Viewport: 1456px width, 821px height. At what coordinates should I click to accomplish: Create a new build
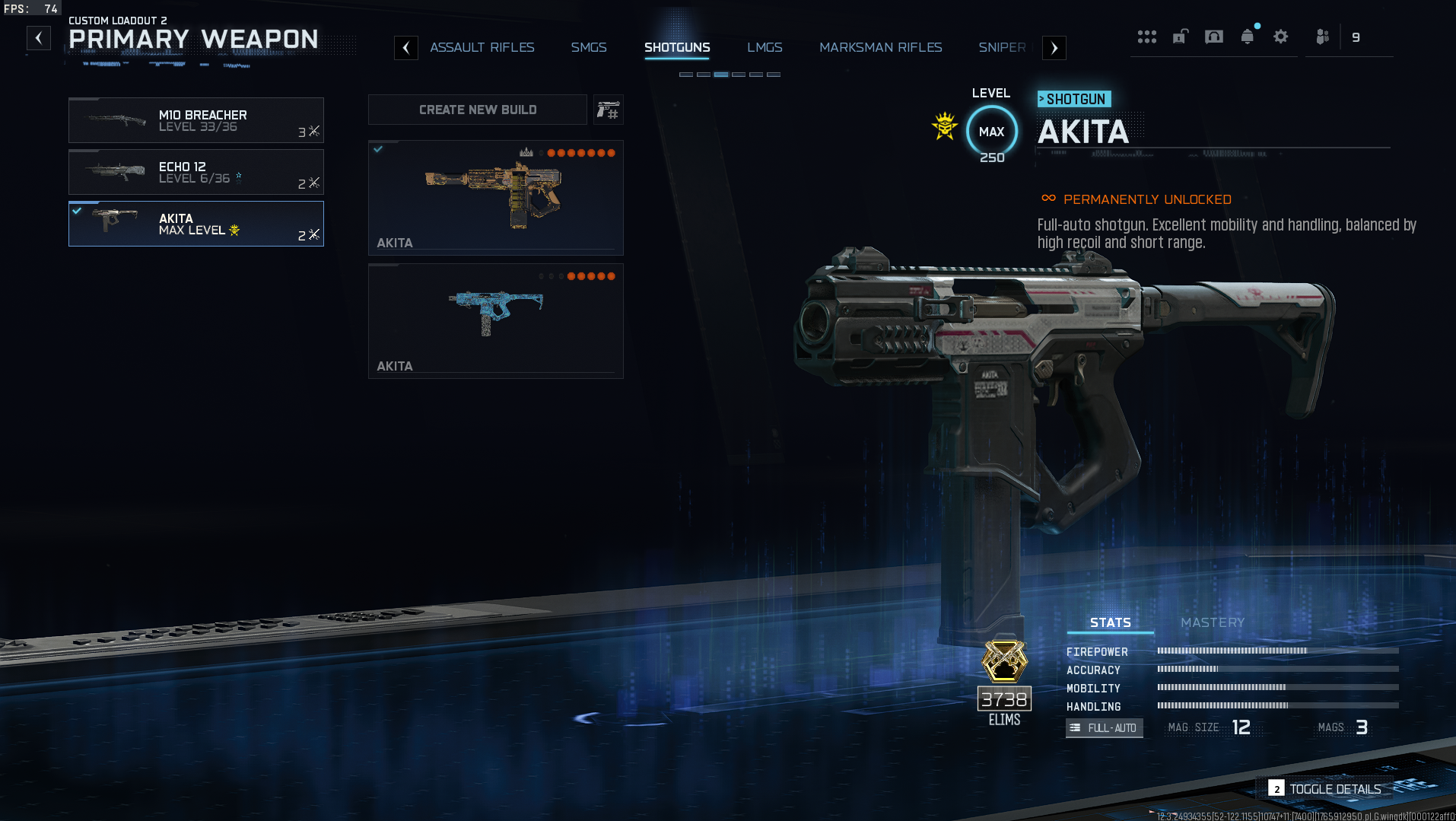pos(477,110)
